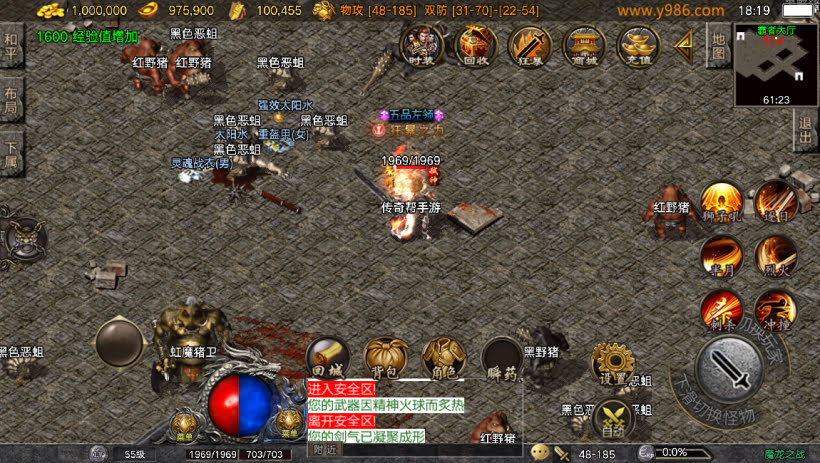Image resolution: width=820 pixels, height=463 pixels.
Task: Open the 回收 recycle treasure chest
Action: (x=475, y=45)
